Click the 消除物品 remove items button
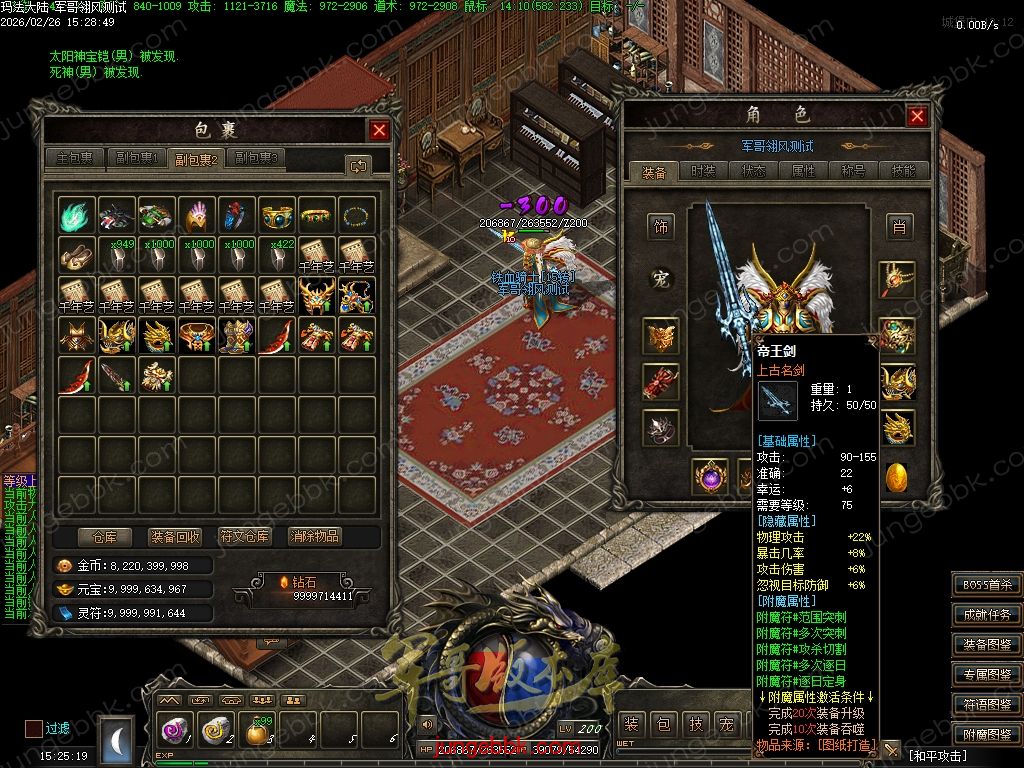 (x=315, y=537)
